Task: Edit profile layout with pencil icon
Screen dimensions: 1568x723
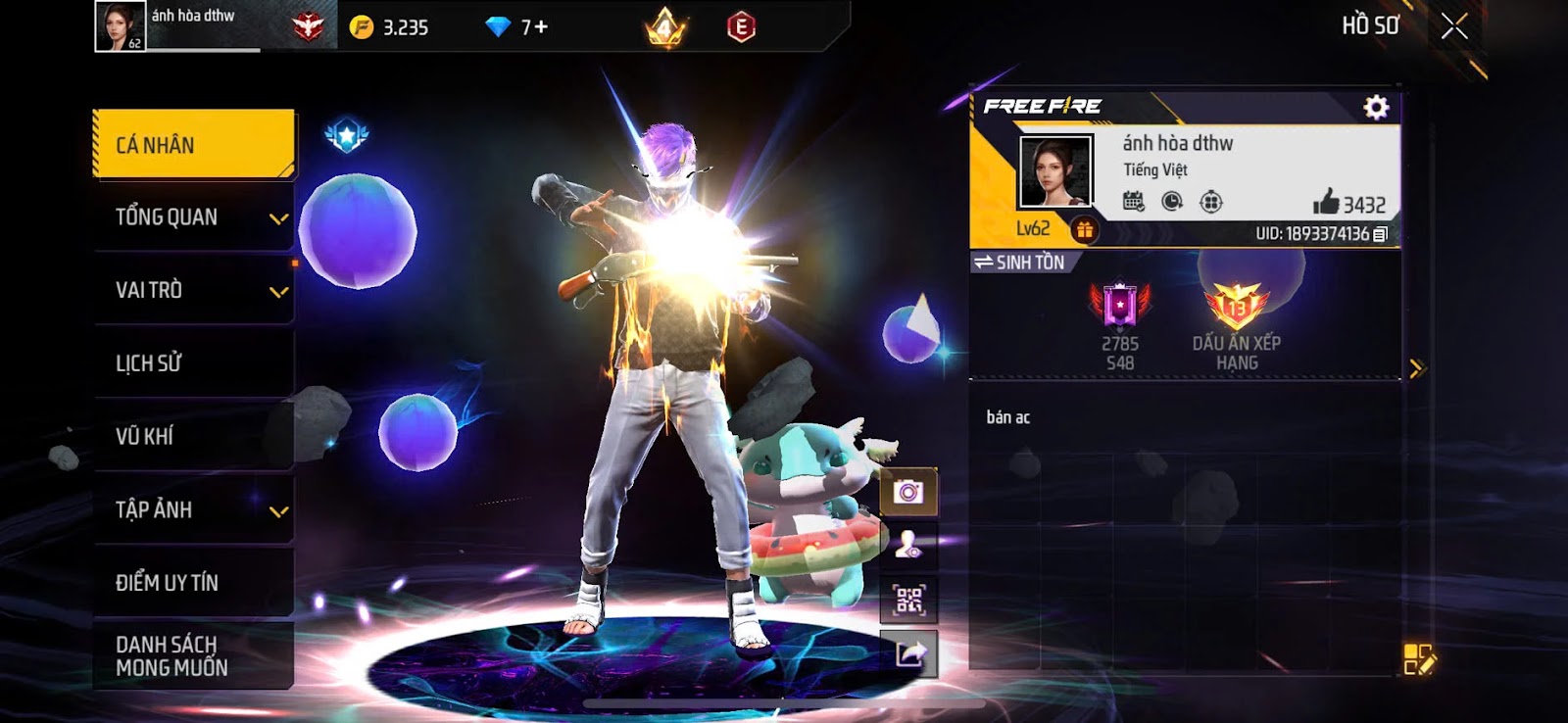Action: click(x=1418, y=659)
